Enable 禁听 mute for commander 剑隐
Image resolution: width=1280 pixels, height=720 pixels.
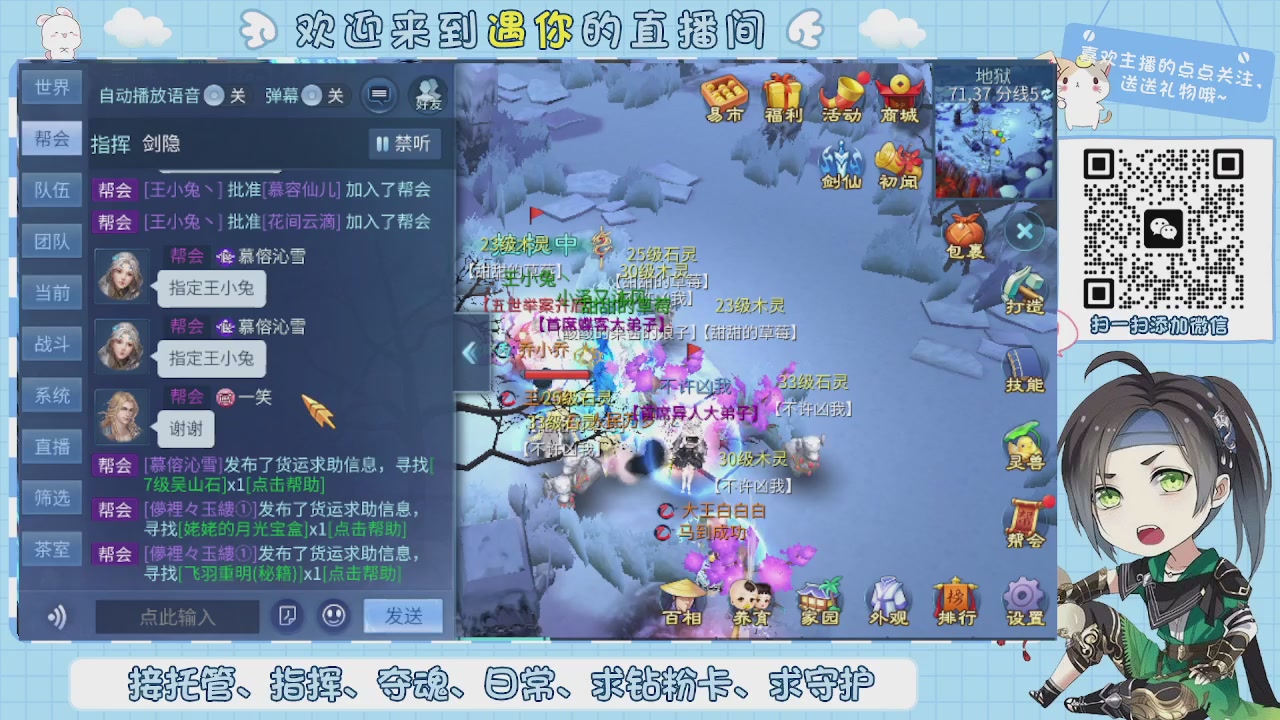(404, 144)
